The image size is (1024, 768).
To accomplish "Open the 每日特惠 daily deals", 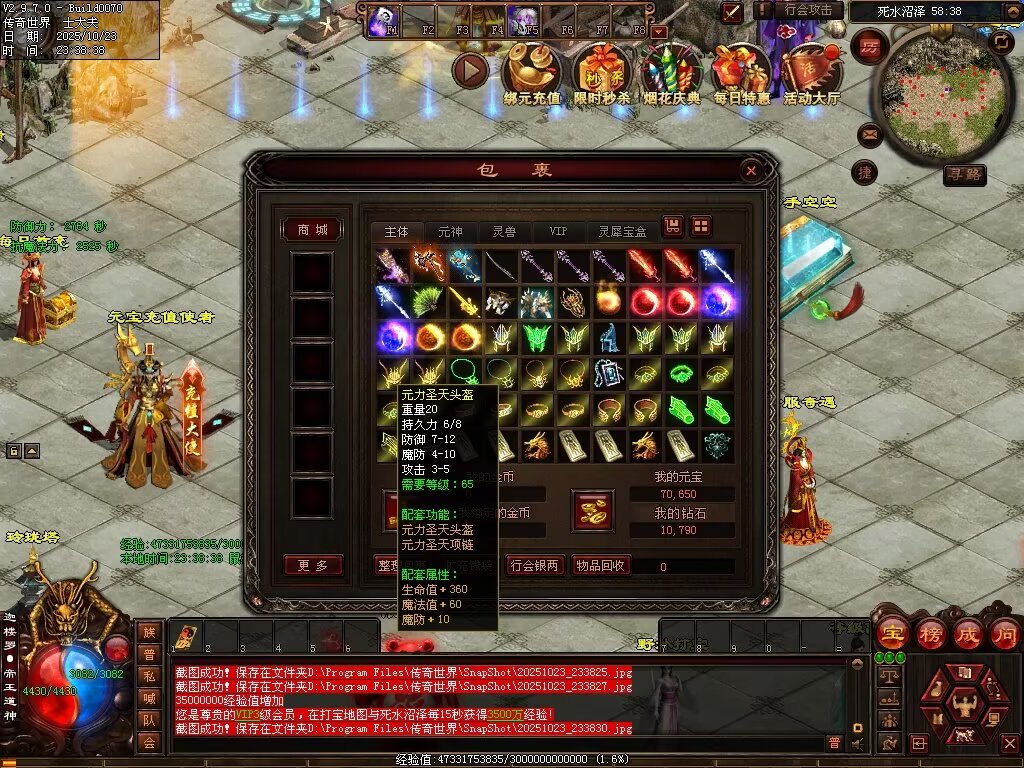I will tap(741, 73).
